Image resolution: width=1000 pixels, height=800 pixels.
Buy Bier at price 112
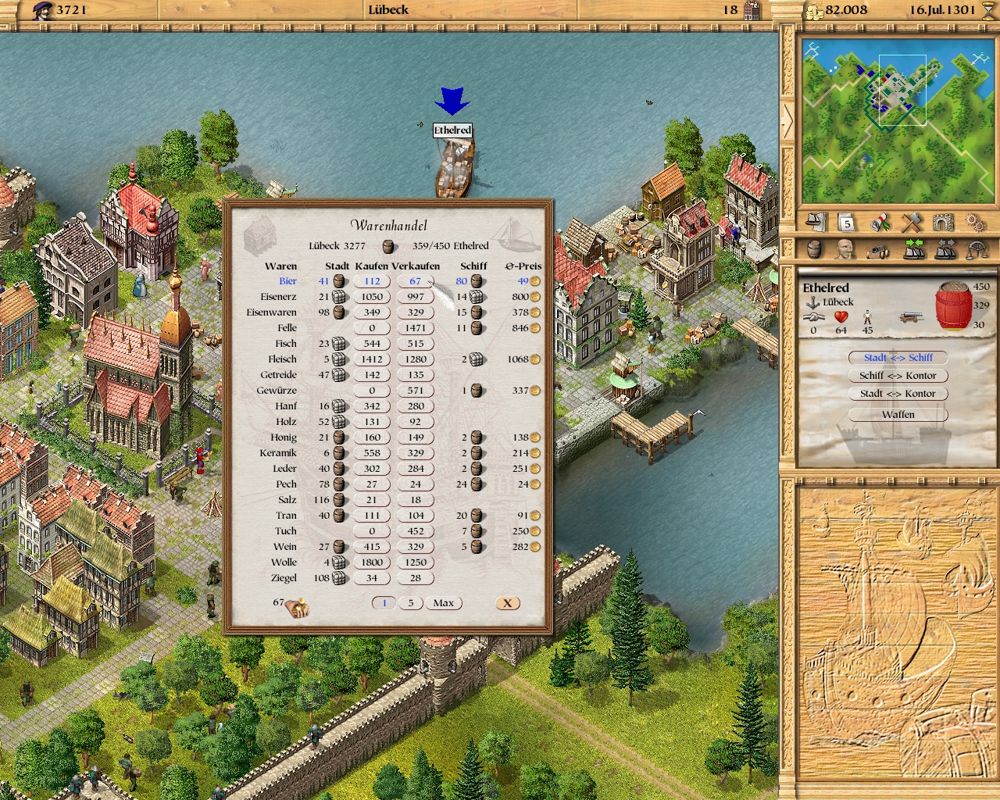click(374, 282)
